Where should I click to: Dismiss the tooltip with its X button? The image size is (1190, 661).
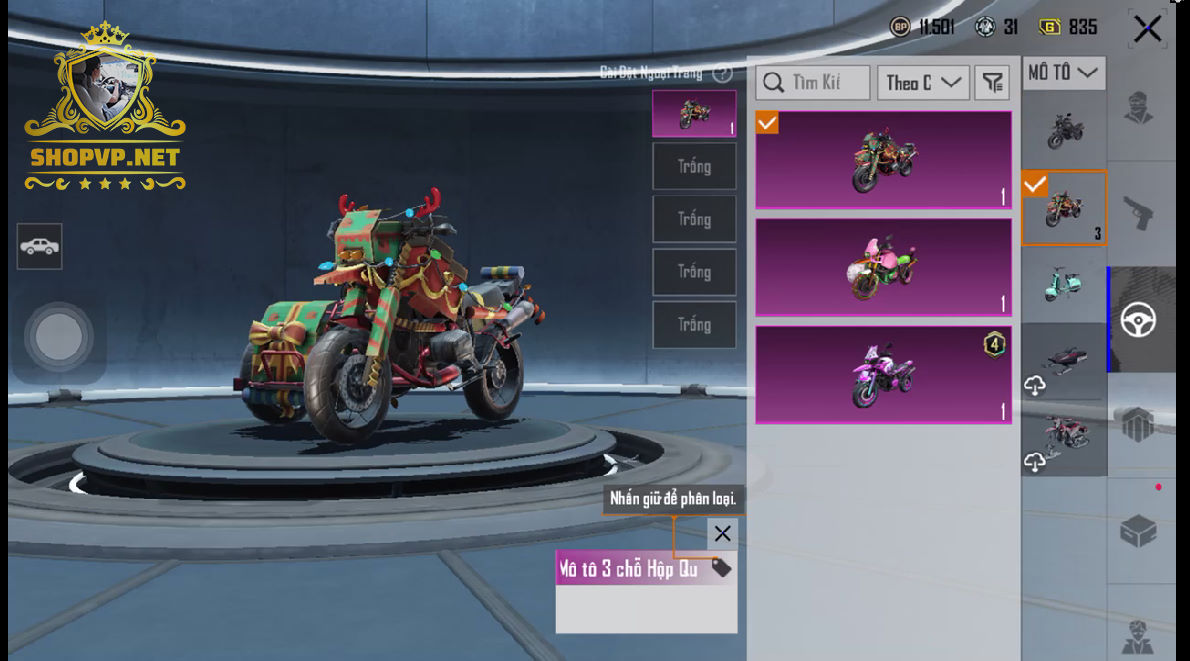(722, 534)
